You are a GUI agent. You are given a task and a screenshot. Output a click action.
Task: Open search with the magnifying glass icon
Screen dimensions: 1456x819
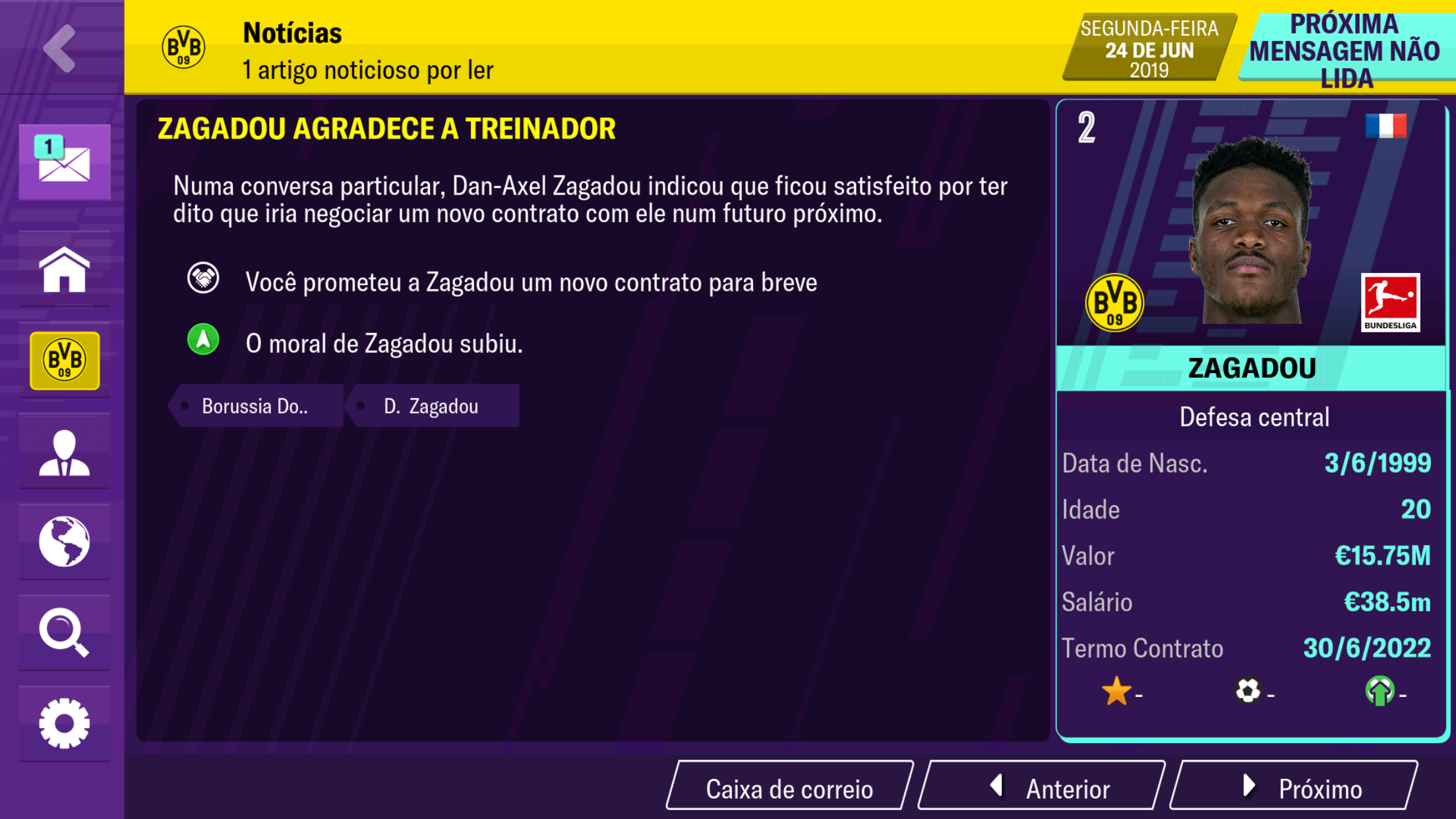[64, 632]
